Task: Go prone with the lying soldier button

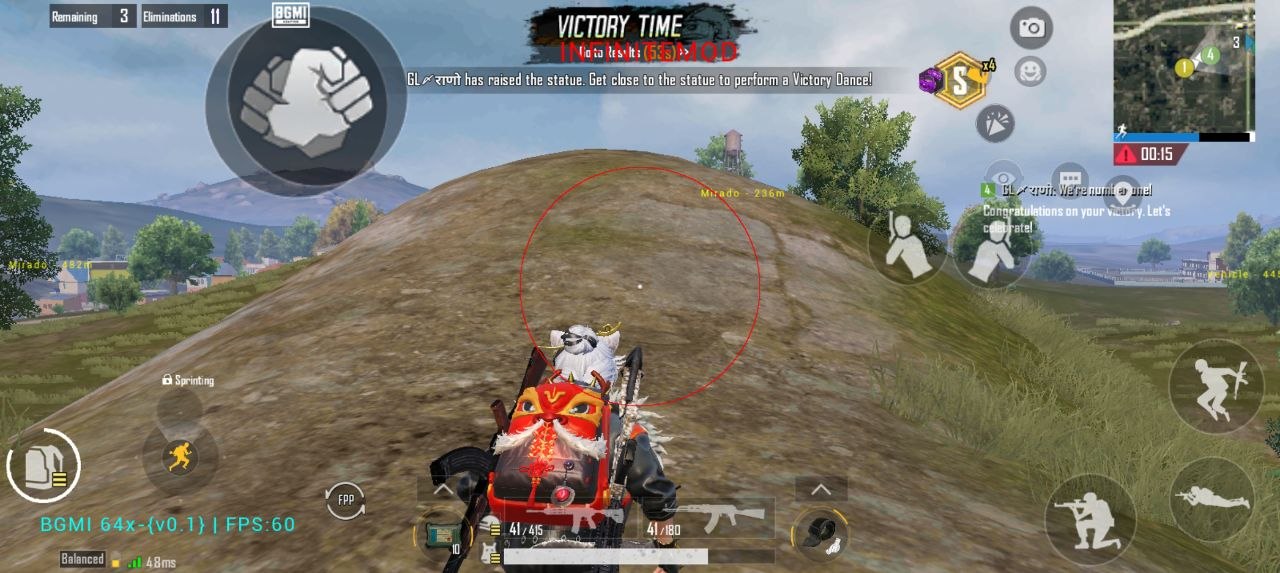Action: point(1212,499)
